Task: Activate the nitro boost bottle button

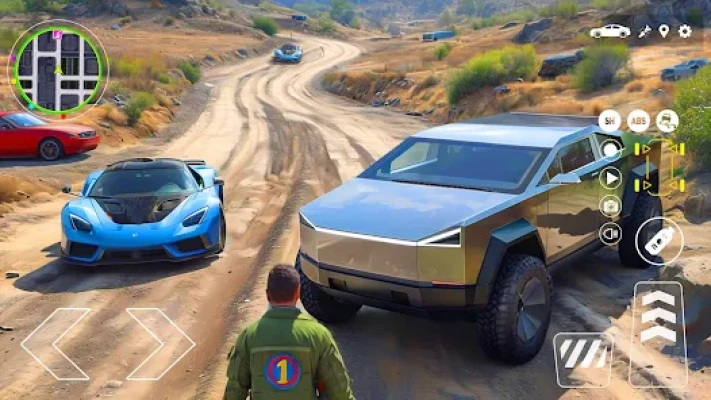Action: (x=660, y=241)
